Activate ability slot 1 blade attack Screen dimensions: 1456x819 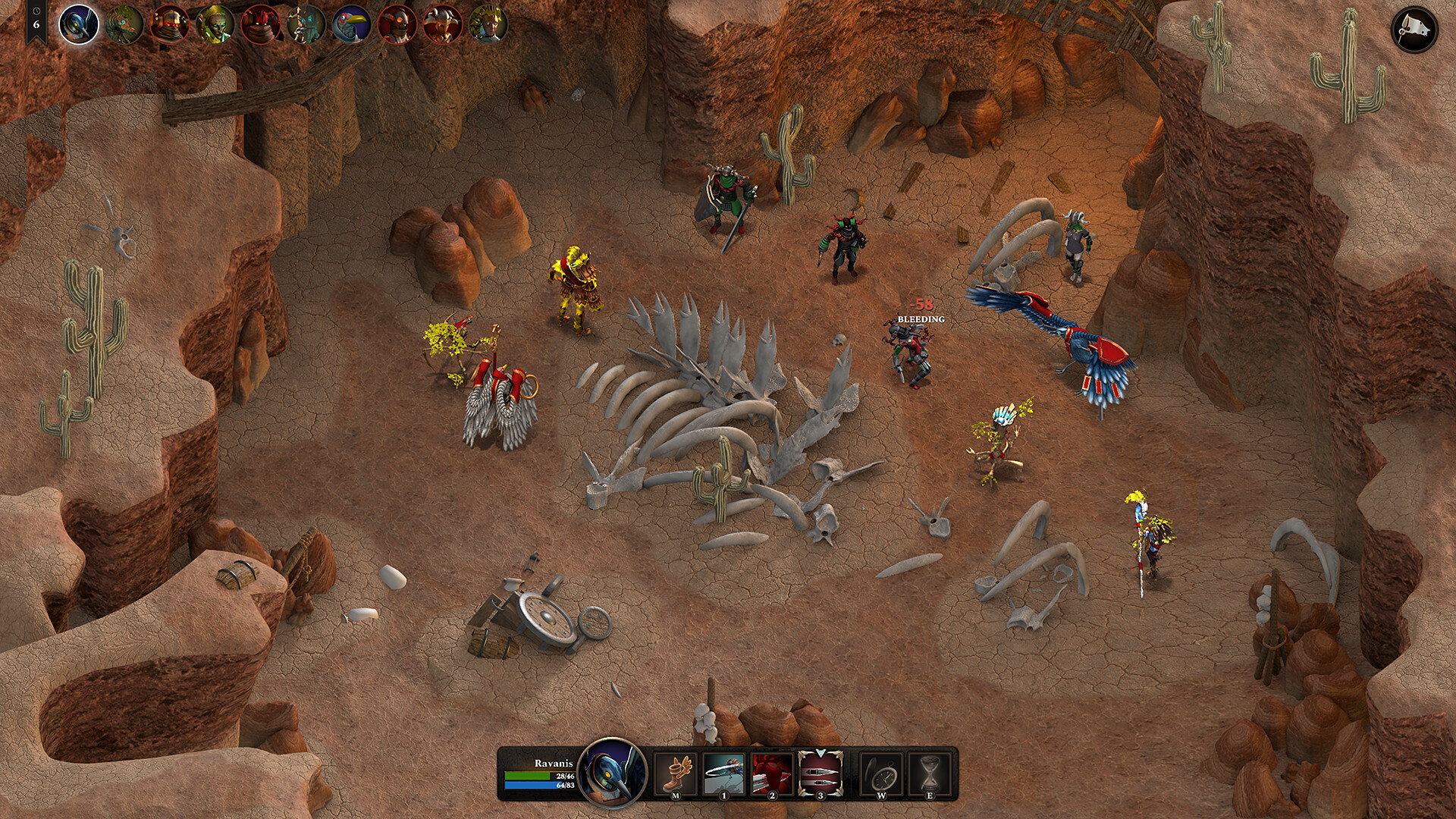(724, 773)
